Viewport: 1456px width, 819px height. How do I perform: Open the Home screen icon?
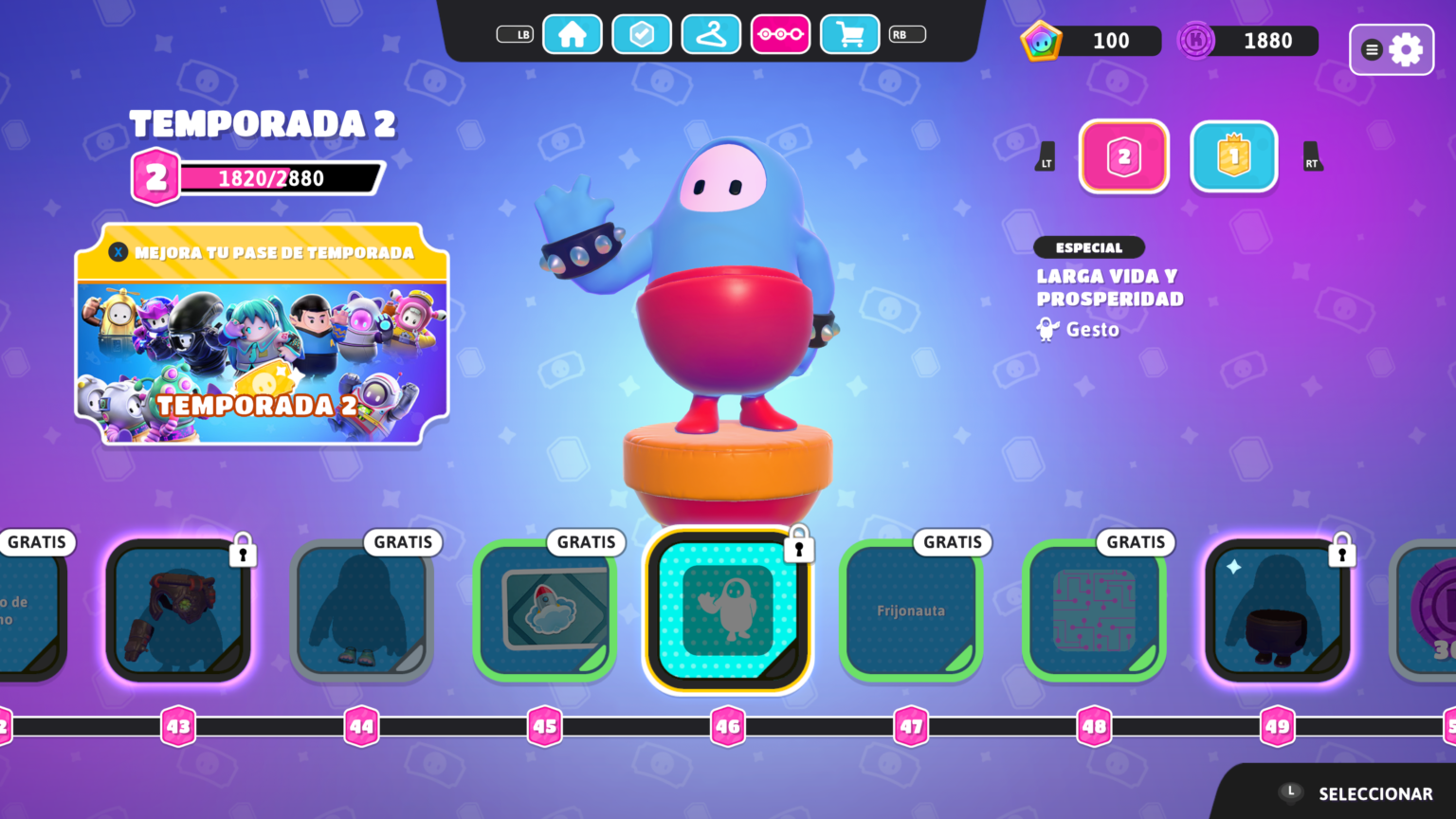(573, 33)
